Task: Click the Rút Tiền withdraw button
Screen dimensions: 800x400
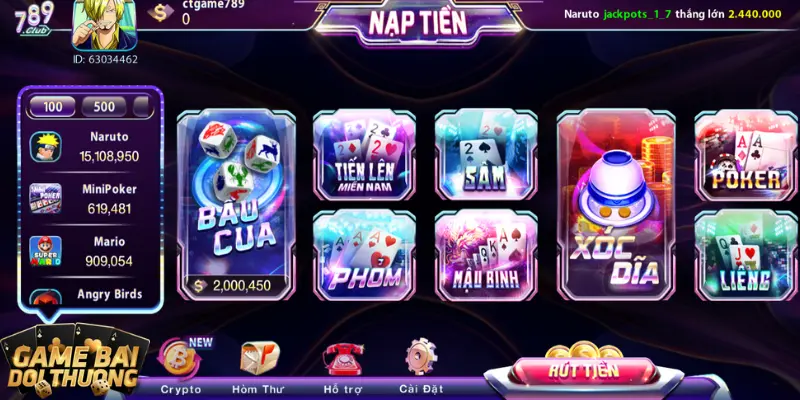Action: pyautogui.click(x=583, y=369)
